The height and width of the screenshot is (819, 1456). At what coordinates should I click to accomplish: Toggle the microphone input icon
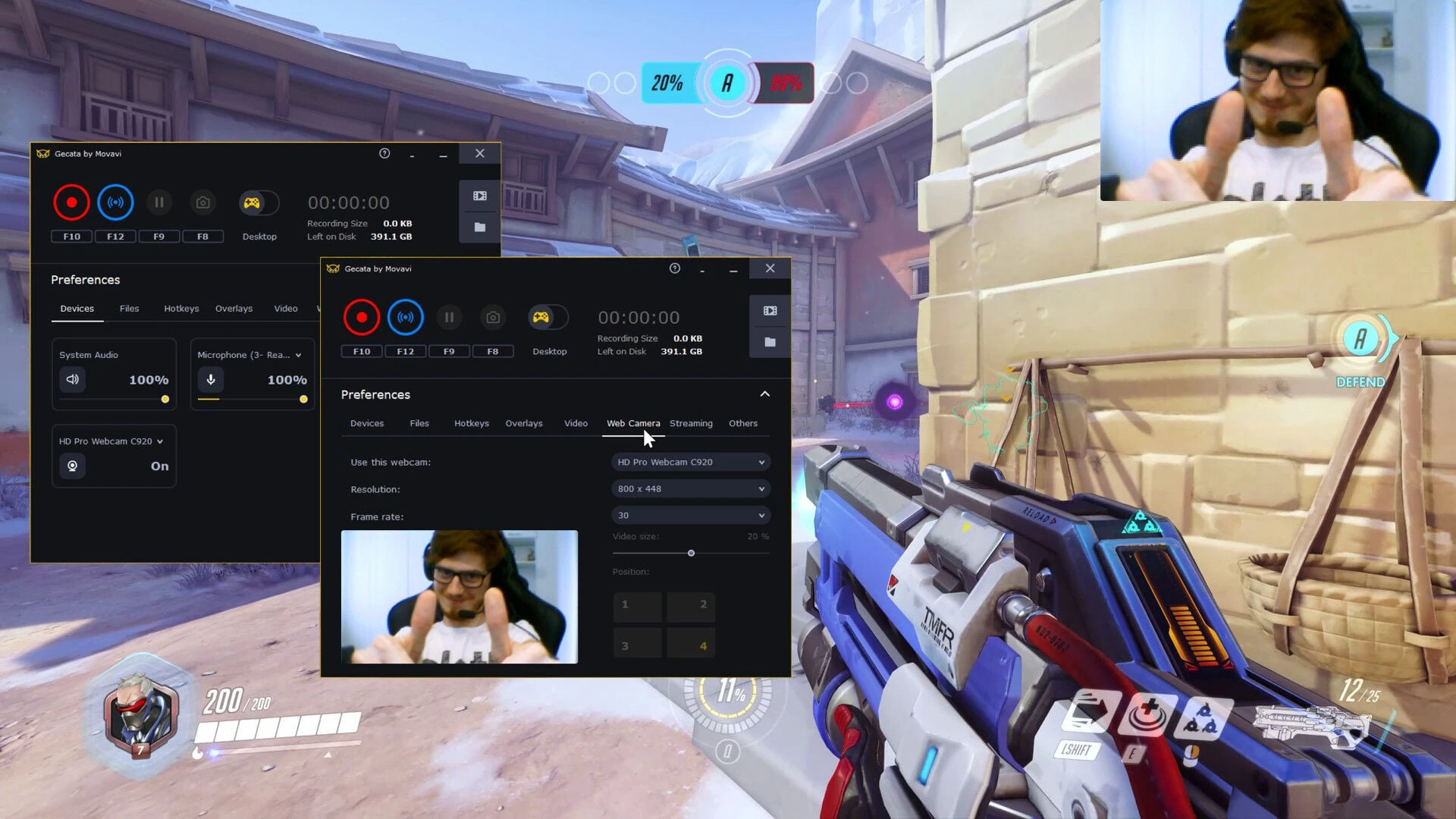pos(211,379)
